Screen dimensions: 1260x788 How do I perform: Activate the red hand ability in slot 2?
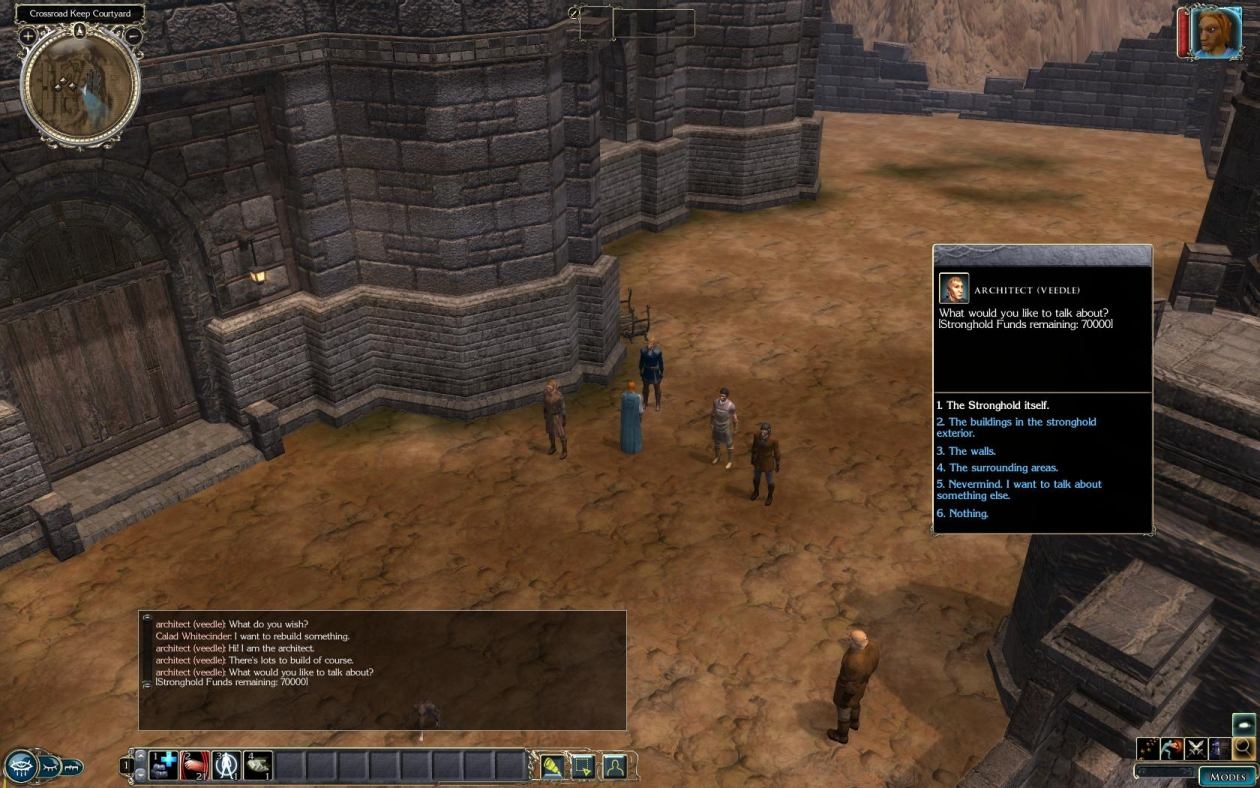coord(195,766)
